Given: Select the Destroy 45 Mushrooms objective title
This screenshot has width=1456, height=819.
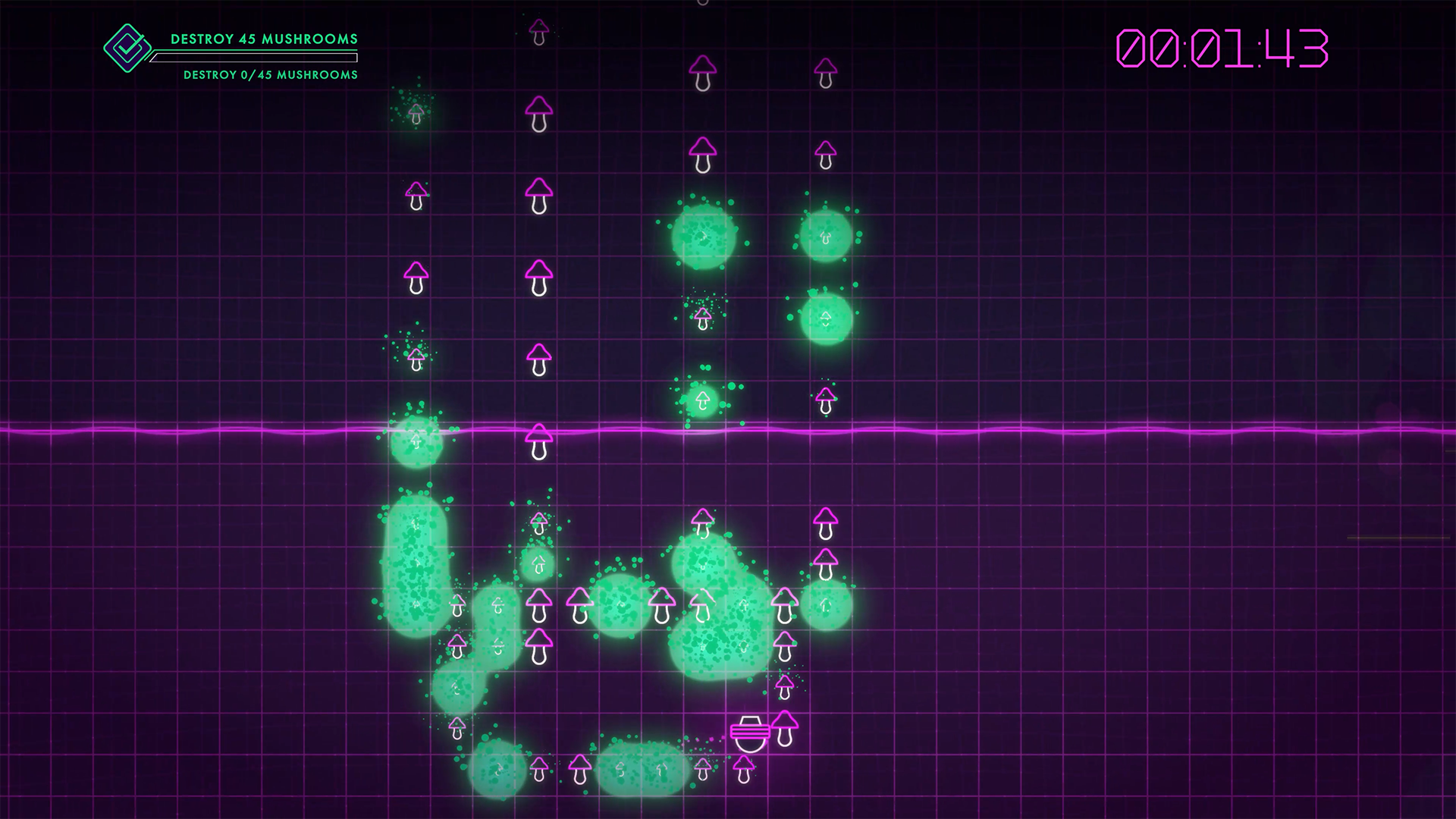Looking at the screenshot, I should point(263,39).
